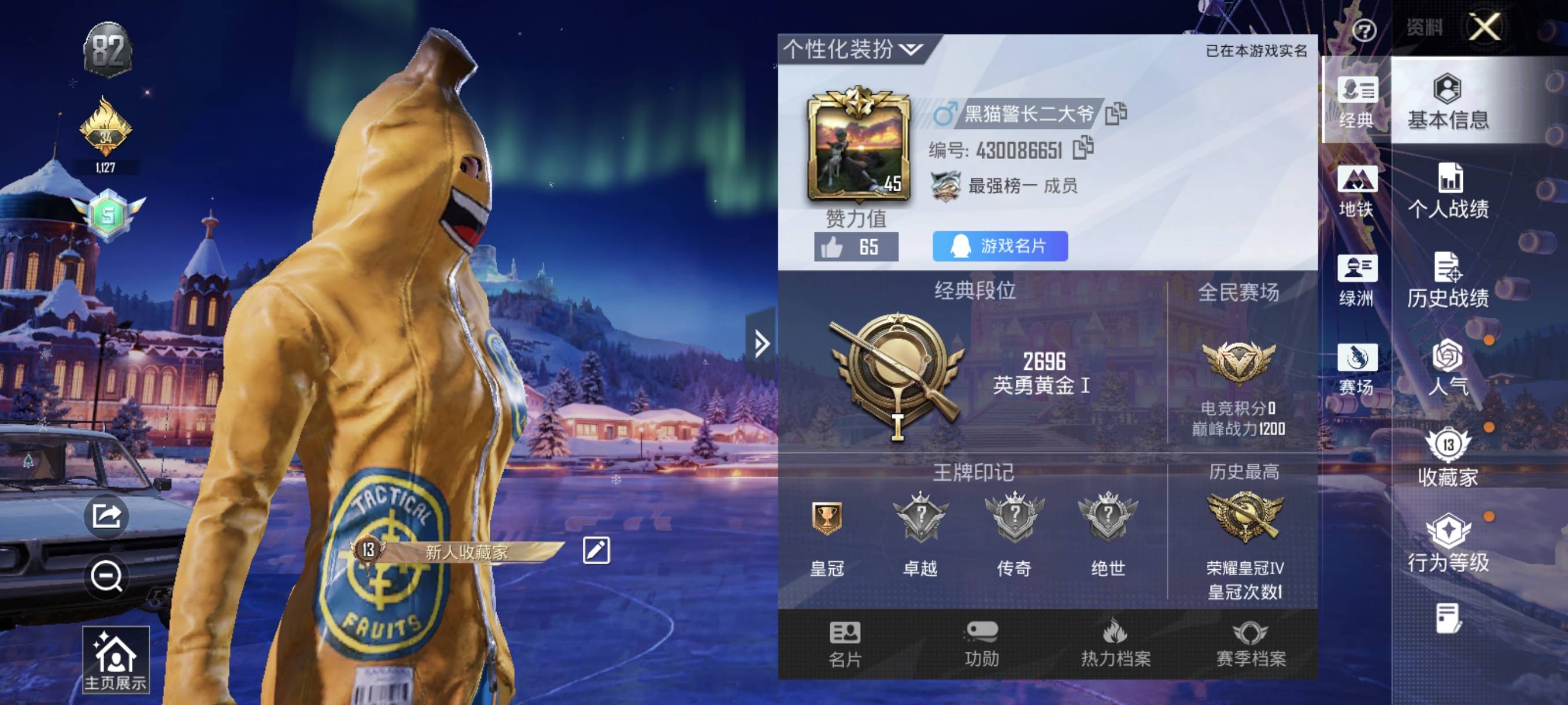Click the 游戏名片 button
Image resolution: width=1568 pixels, height=705 pixels.
(1000, 246)
